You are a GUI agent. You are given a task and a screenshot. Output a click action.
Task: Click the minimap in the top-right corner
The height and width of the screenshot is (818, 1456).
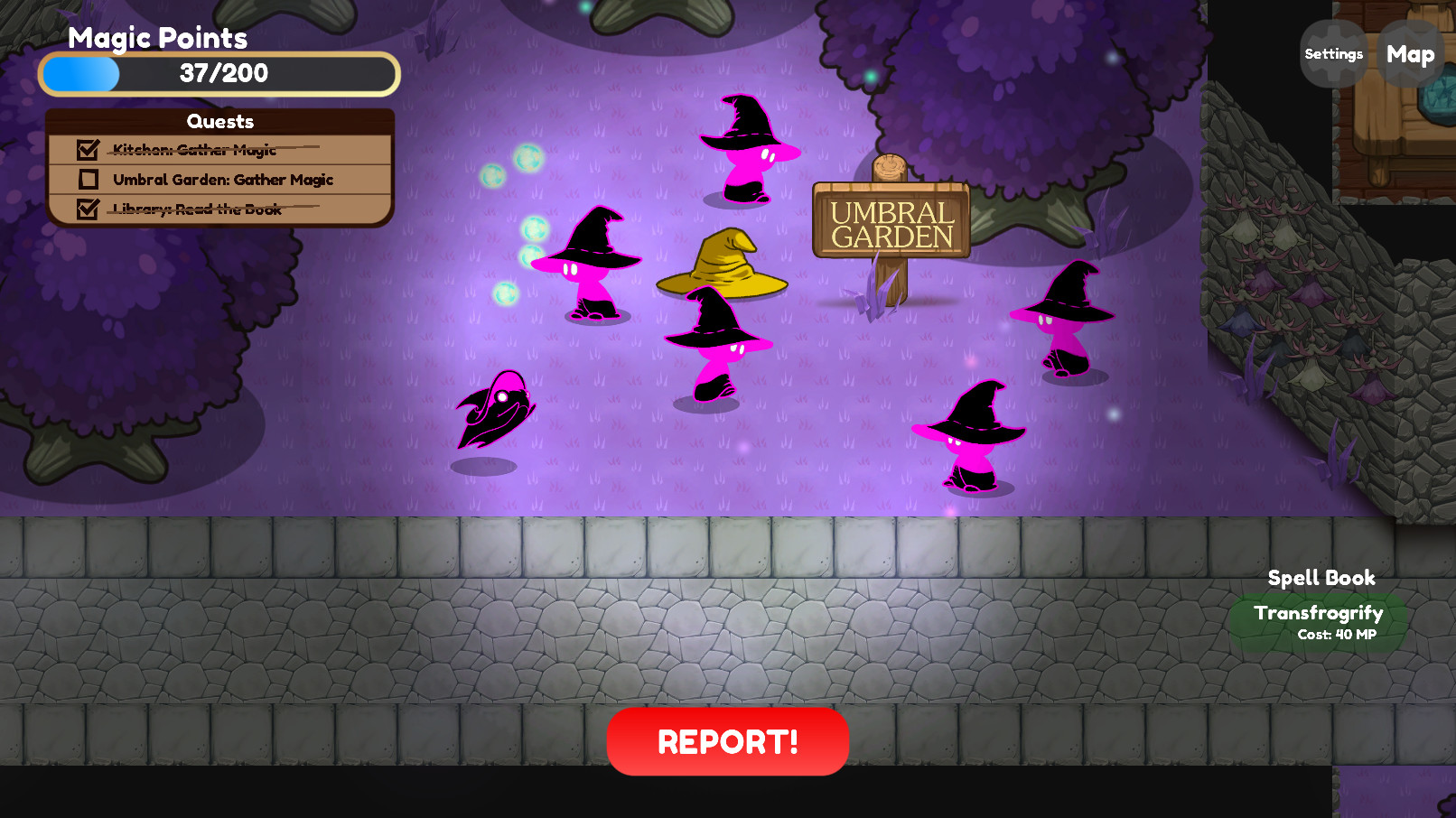(1395, 99)
